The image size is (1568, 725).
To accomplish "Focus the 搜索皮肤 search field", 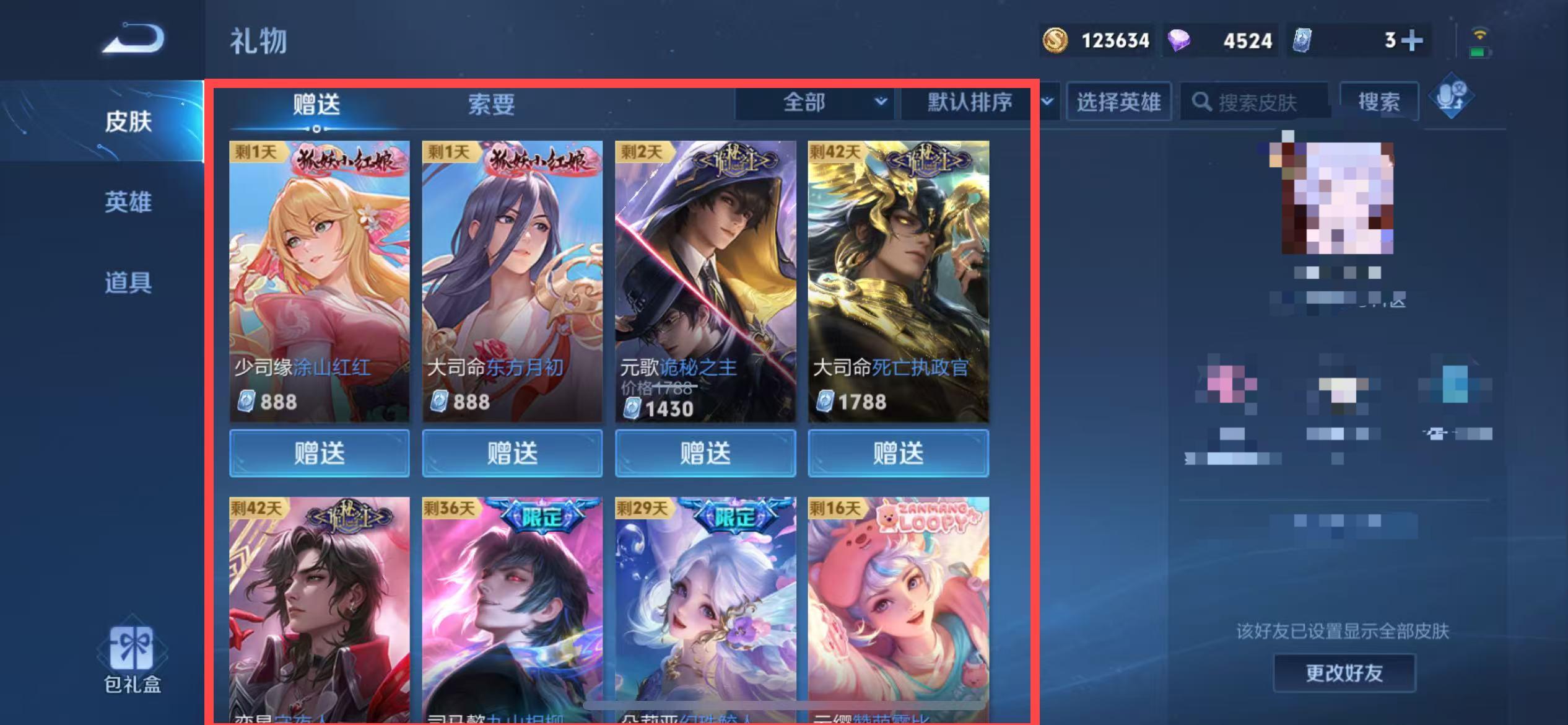I will coord(1257,102).
